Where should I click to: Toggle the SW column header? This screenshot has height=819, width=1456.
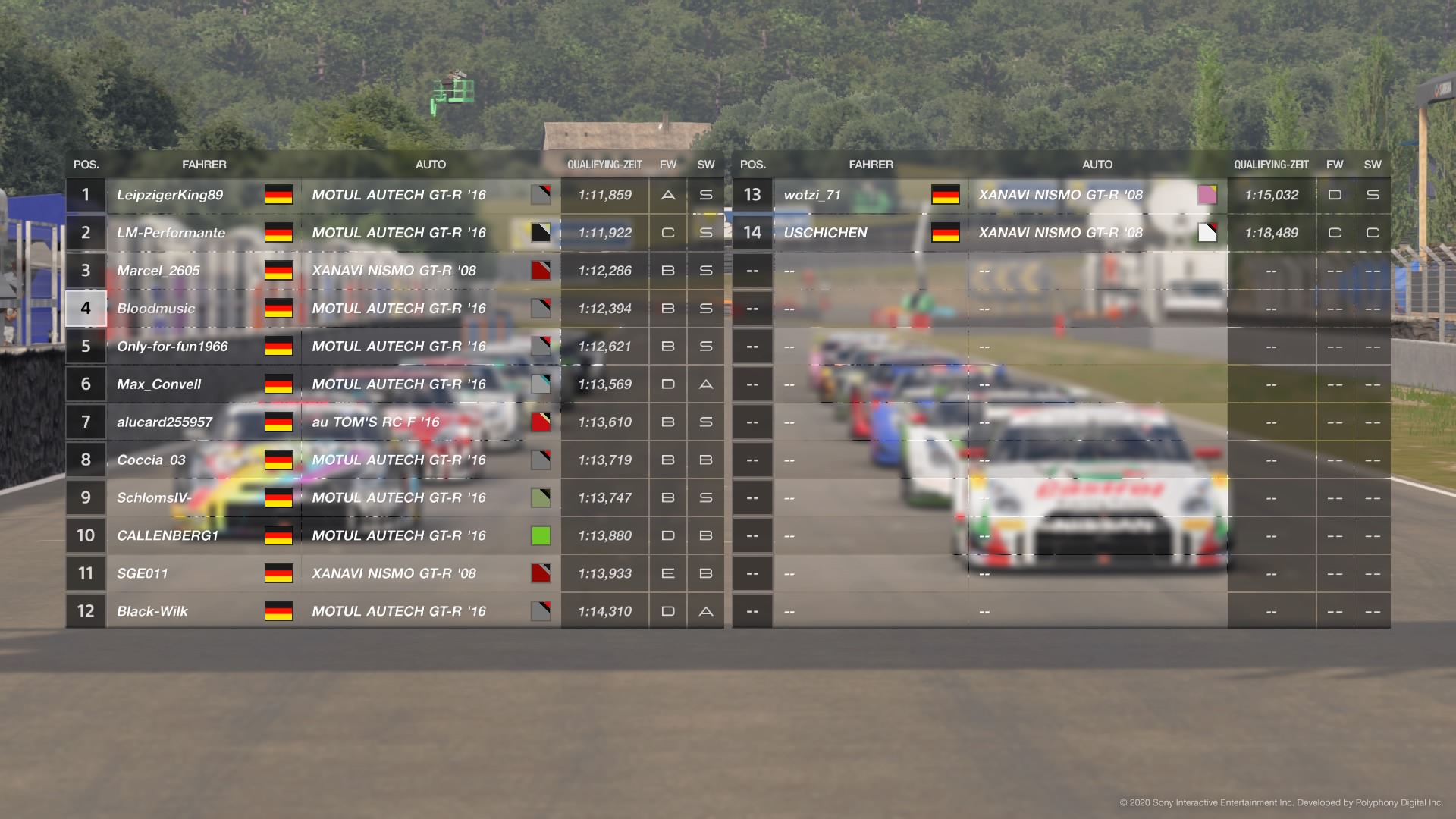coord(706,164)
